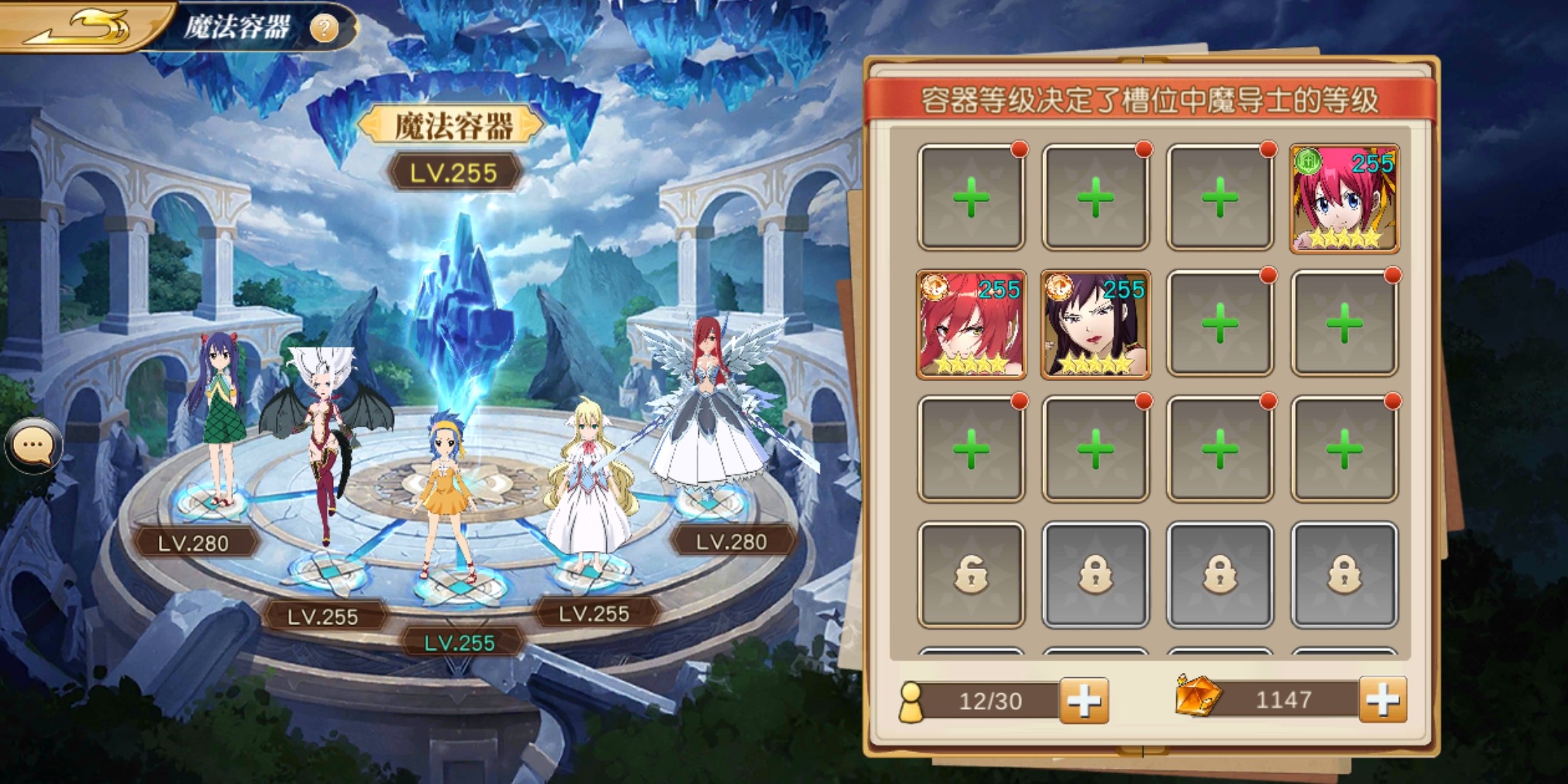1568x784 pixels.
Task: Select the pink-haired mage with green badge
Action: (1344, 198)
